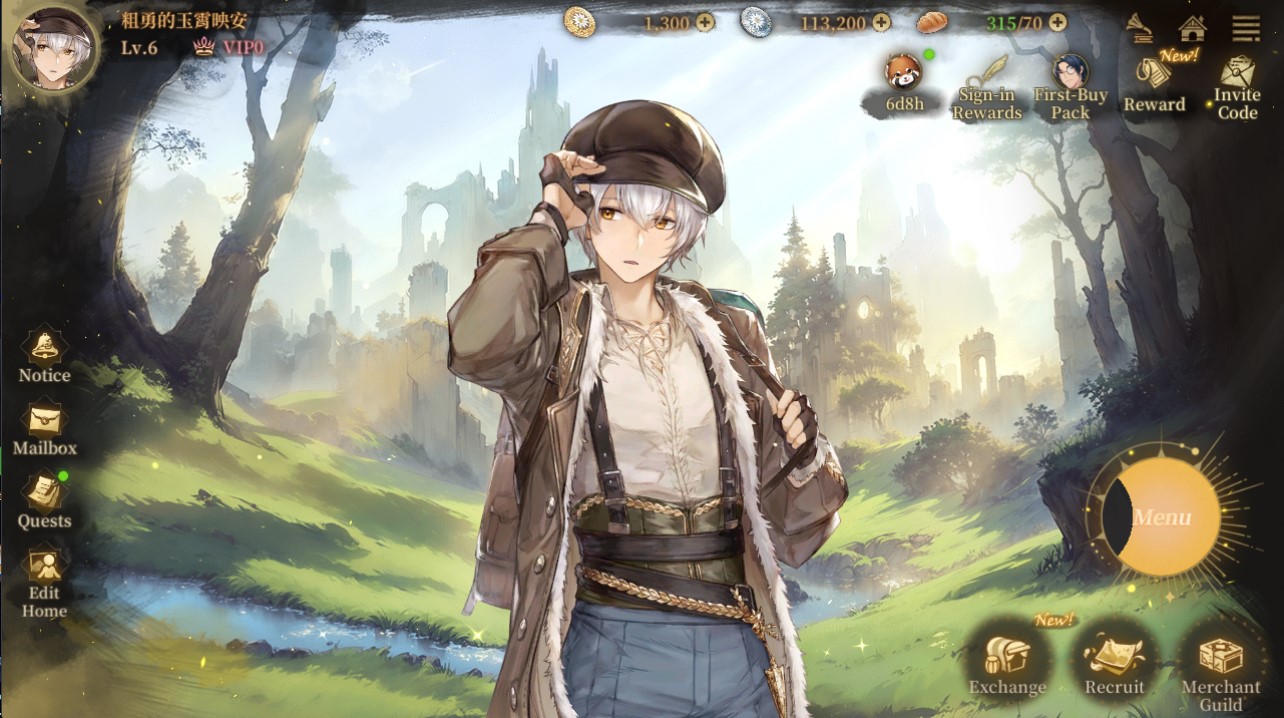This screenshot has width=1284, height=718.
Task: Add more gold coins with the plus button
Action: pos(705,22)
